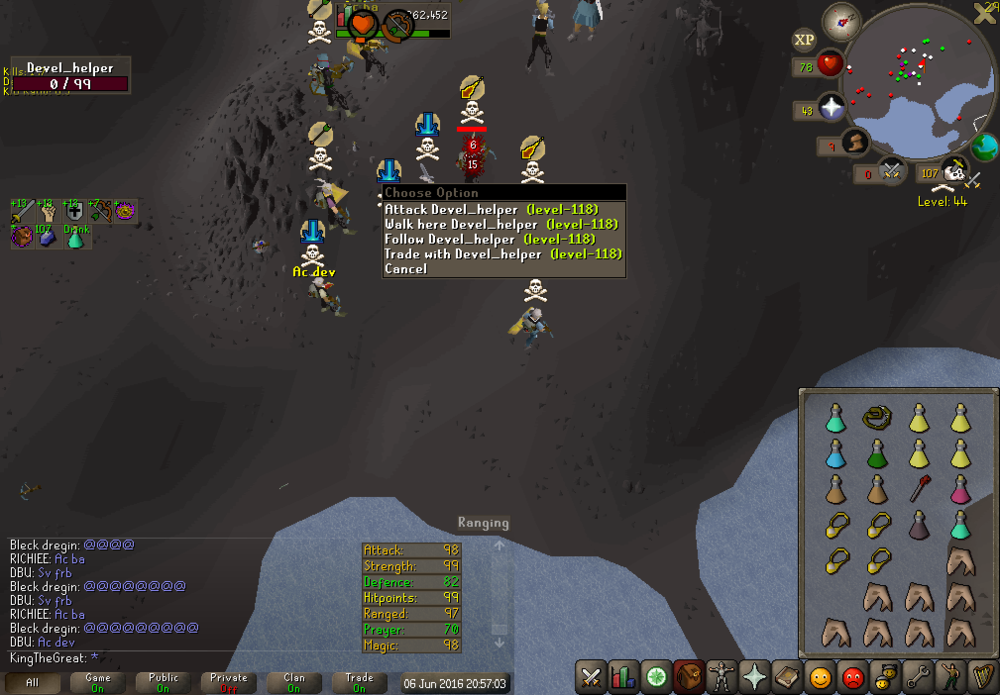Click the compass beside the minimap

pyautogui.click(x=841, y=21)
